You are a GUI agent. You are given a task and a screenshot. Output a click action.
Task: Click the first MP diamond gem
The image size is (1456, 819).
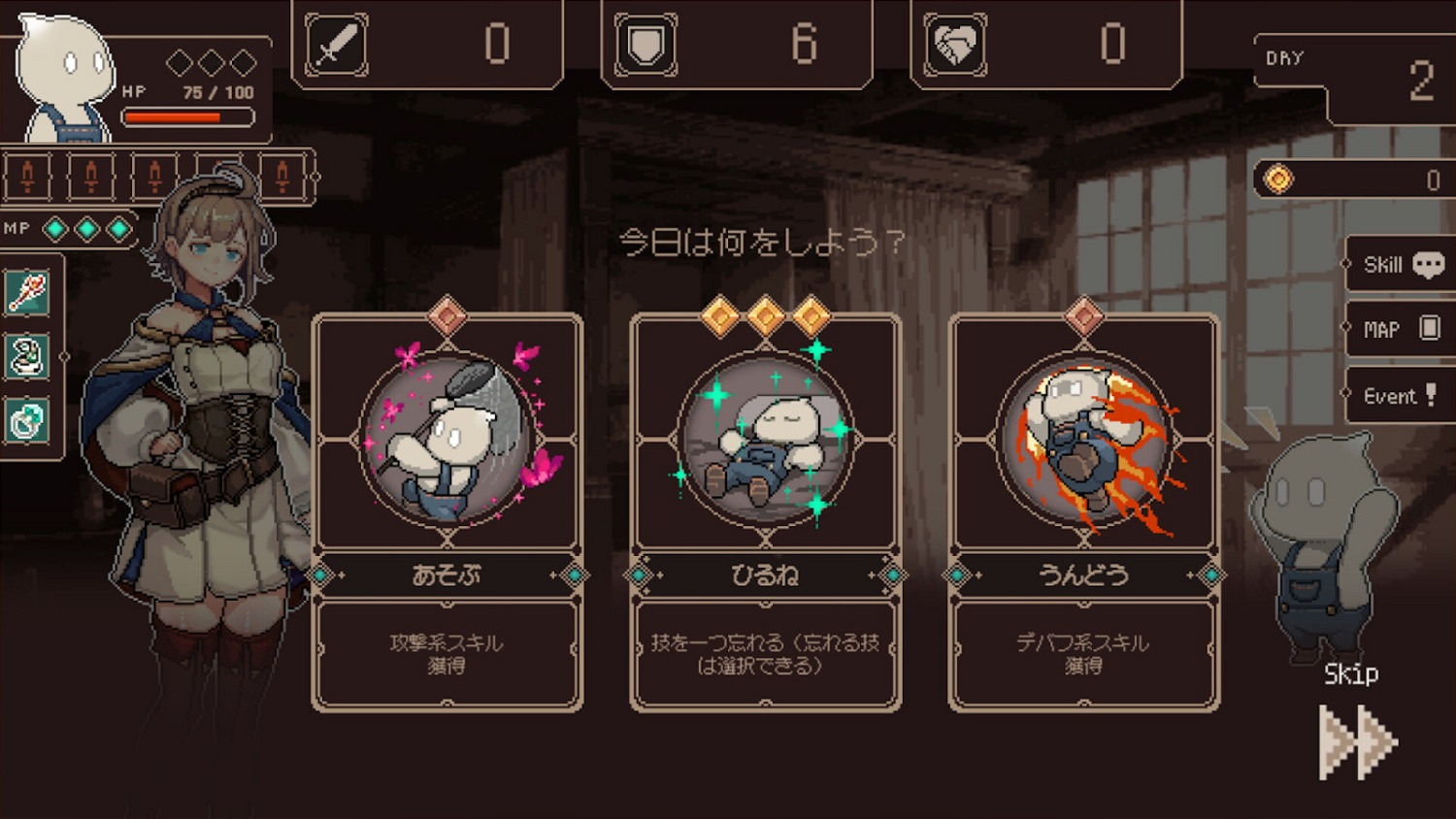[x=55, y=229]
